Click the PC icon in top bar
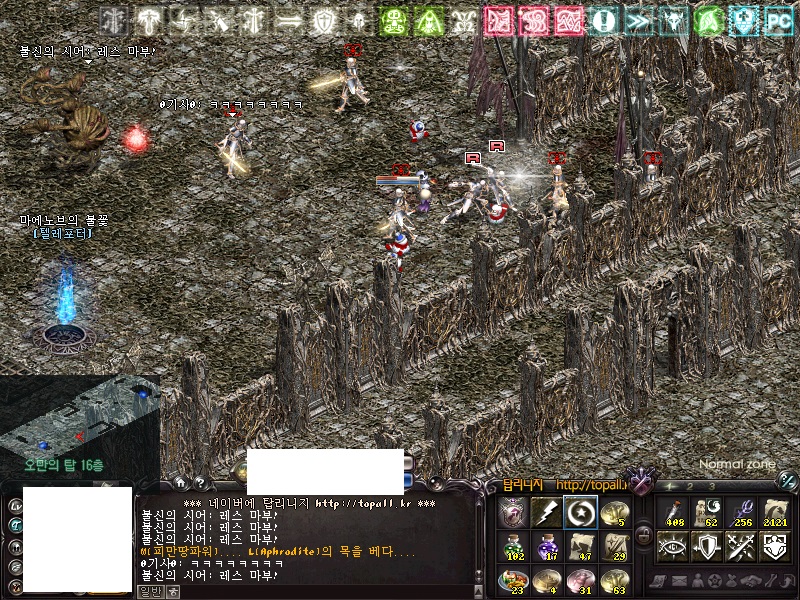The image size is (800, 600). [779, 20]
